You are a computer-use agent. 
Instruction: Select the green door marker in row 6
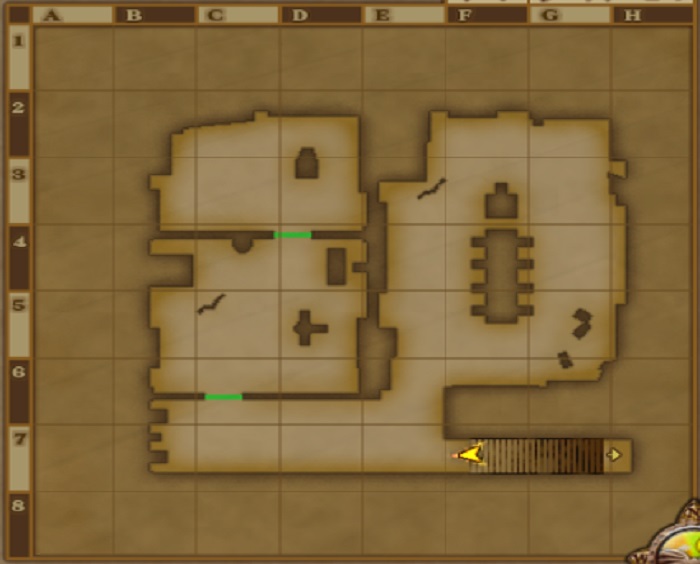[x=223, y=397]
